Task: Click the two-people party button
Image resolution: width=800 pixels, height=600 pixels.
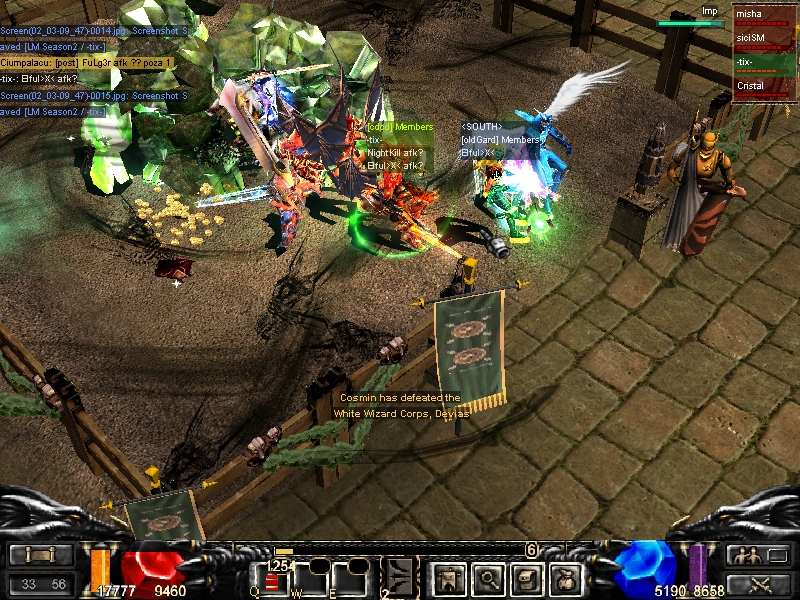Action: 745,556
